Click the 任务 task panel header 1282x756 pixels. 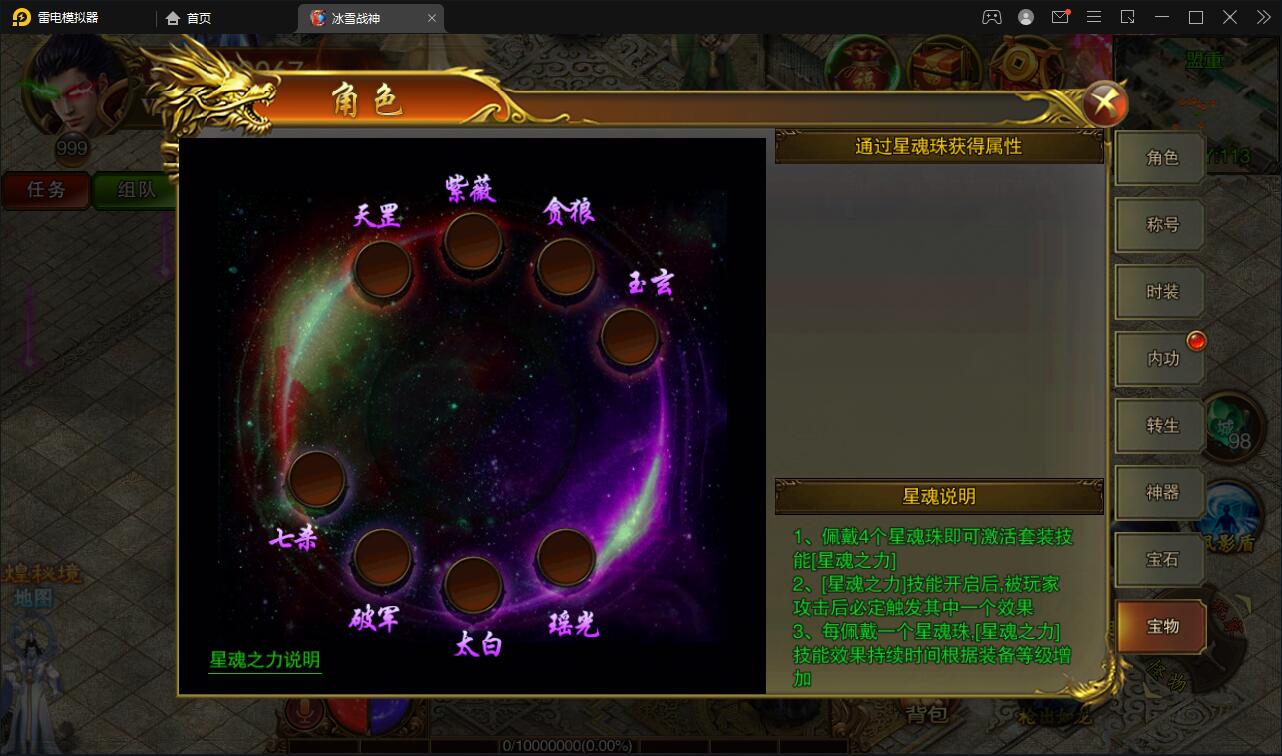(45, 190)
